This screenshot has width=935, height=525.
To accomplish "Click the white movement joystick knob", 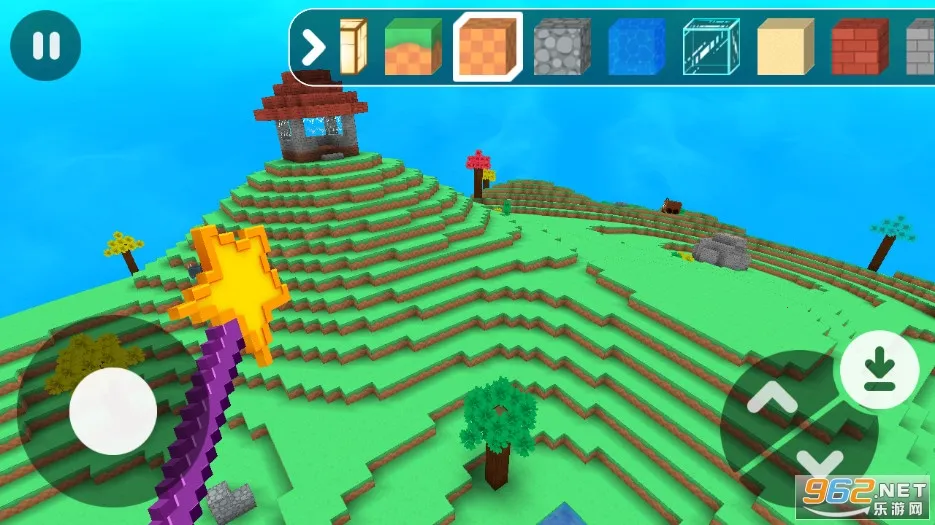I will [x=113, y=411].
